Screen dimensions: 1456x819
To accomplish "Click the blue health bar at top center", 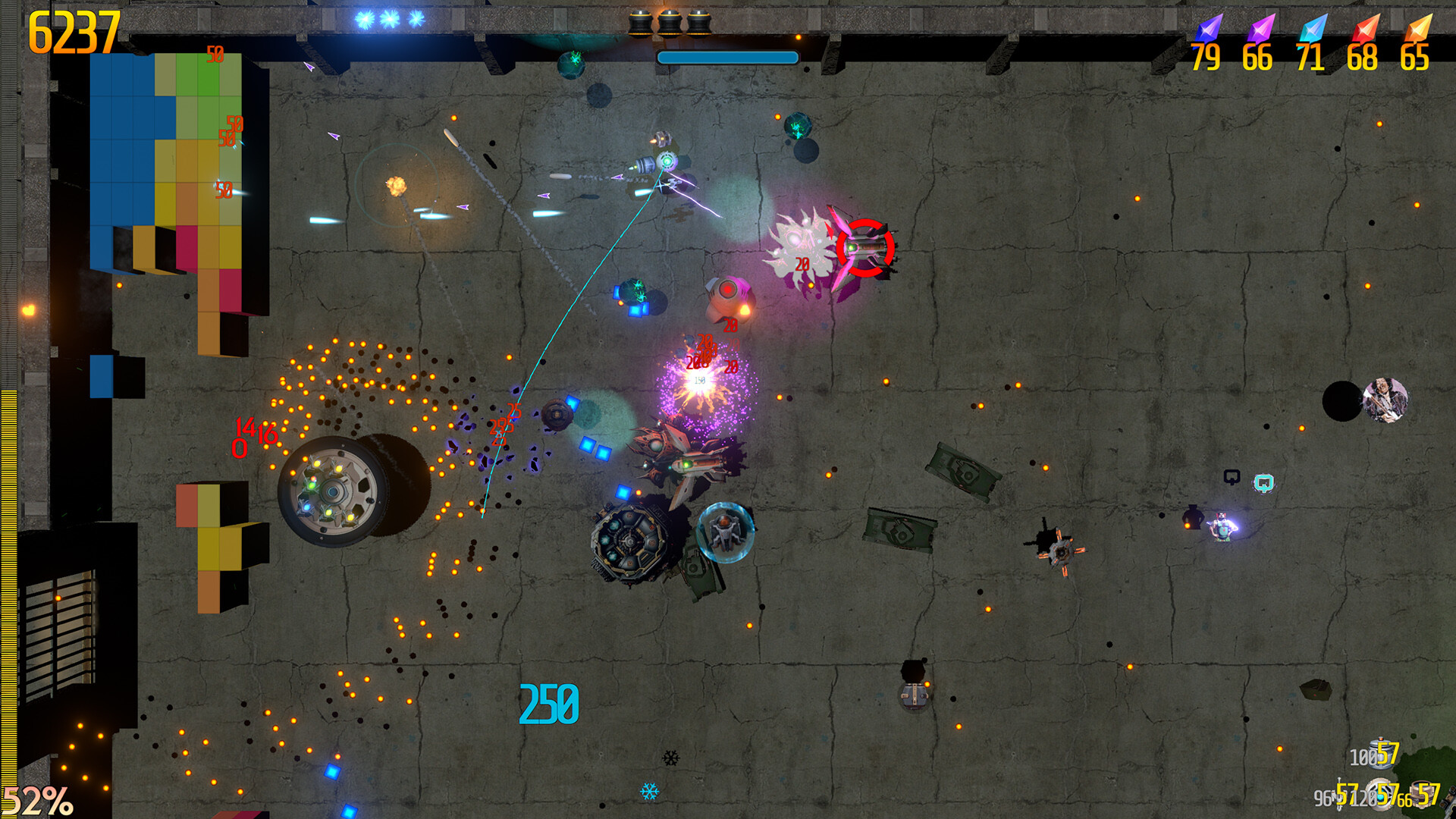I will click(x=726, y=56).
